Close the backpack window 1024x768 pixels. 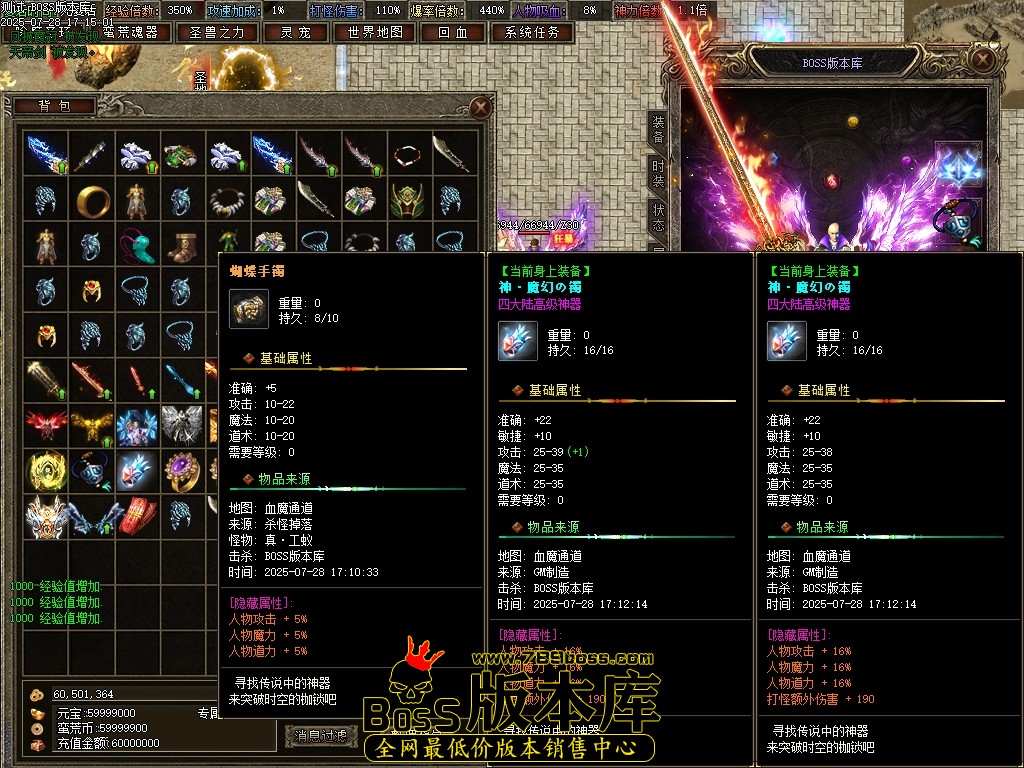(481, 106)
